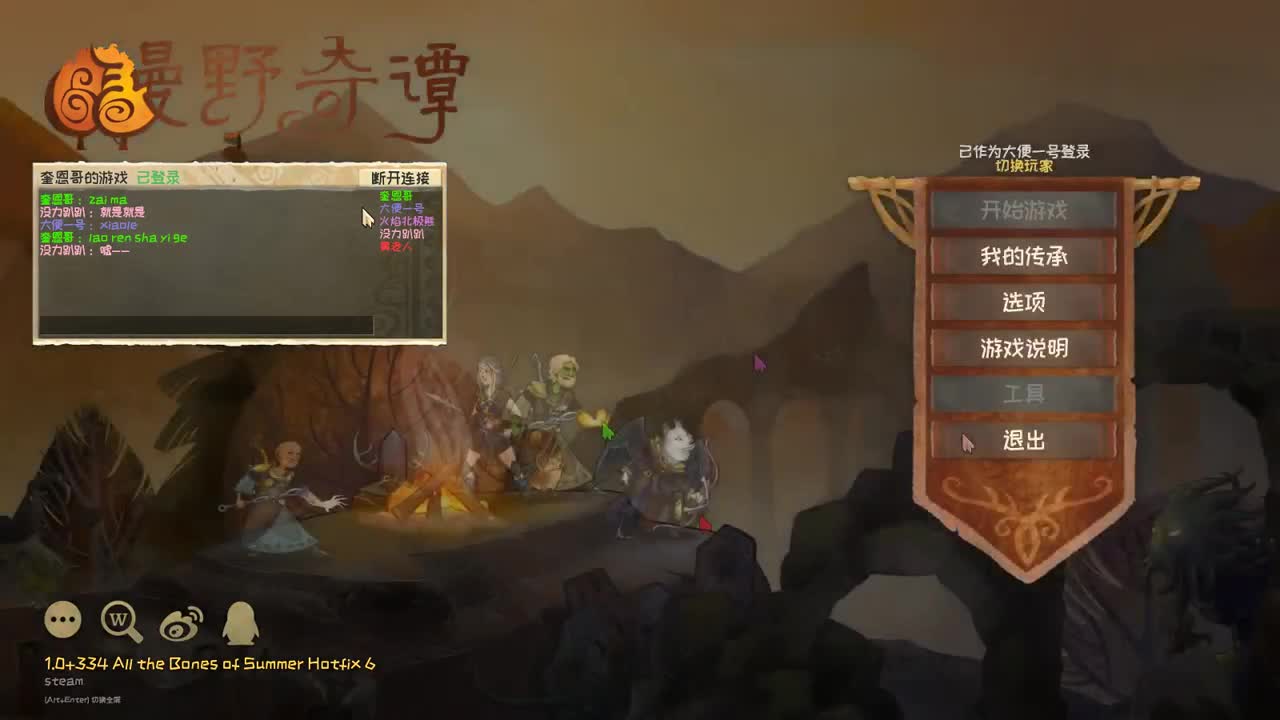Open 游戏说明 game instructions

pos(1022,349)
